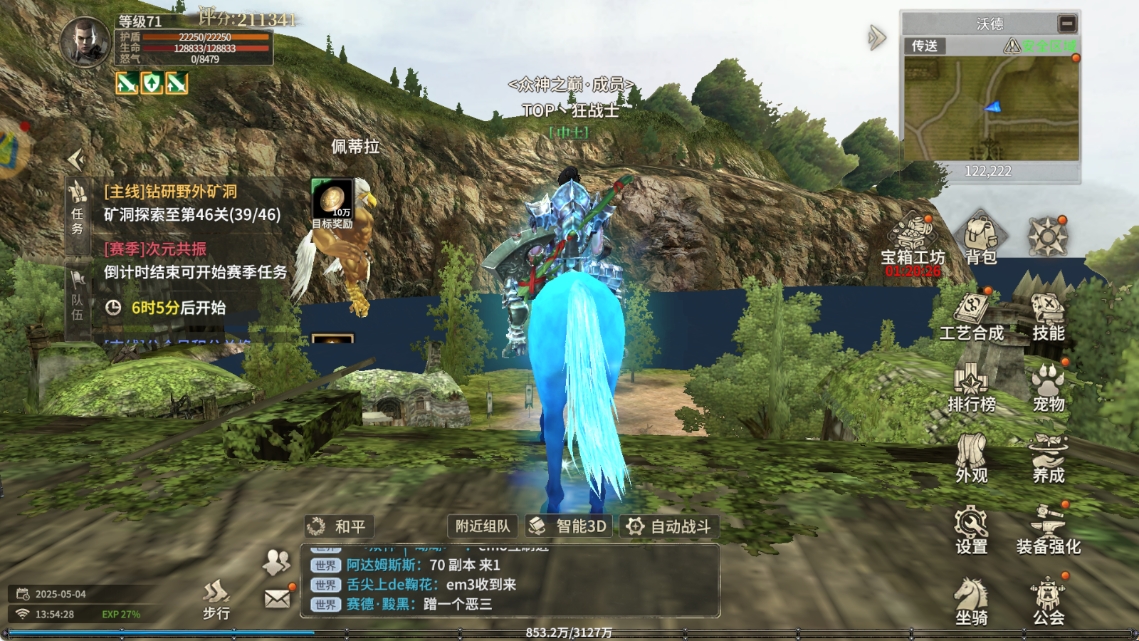Viewport: 1139px width, 641px height.
Task: Open 装备强化 equipment enhancement
Action: point(1048,529)
